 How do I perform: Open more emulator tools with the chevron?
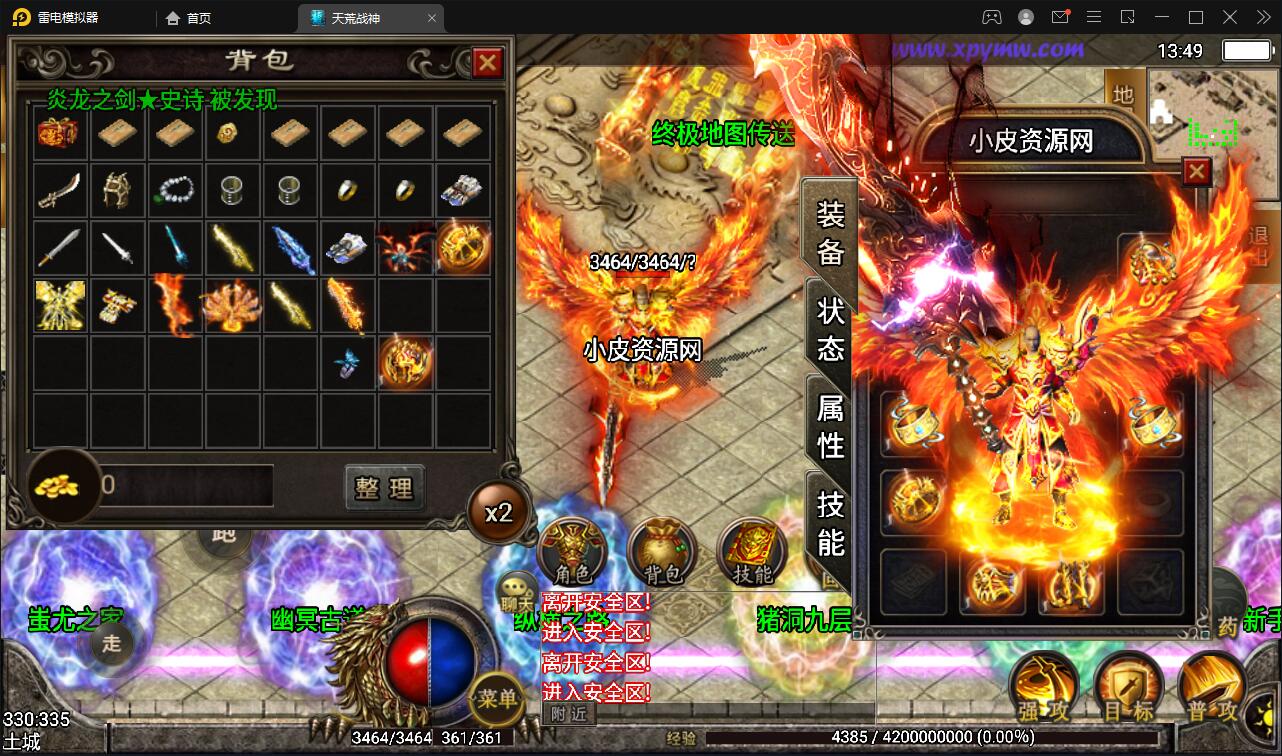click(1262, 17)
